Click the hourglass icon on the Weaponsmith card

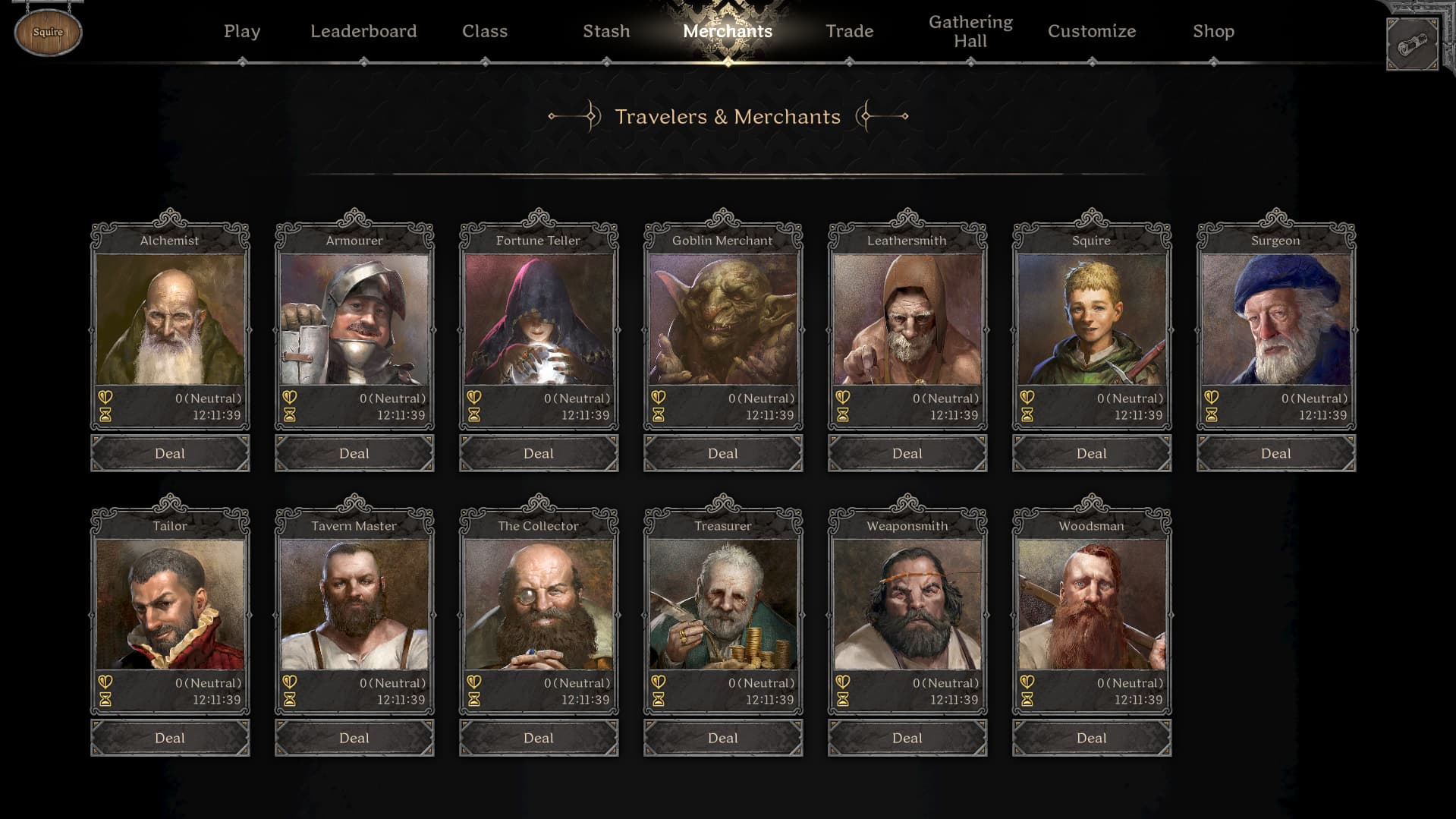coord(844,700)
